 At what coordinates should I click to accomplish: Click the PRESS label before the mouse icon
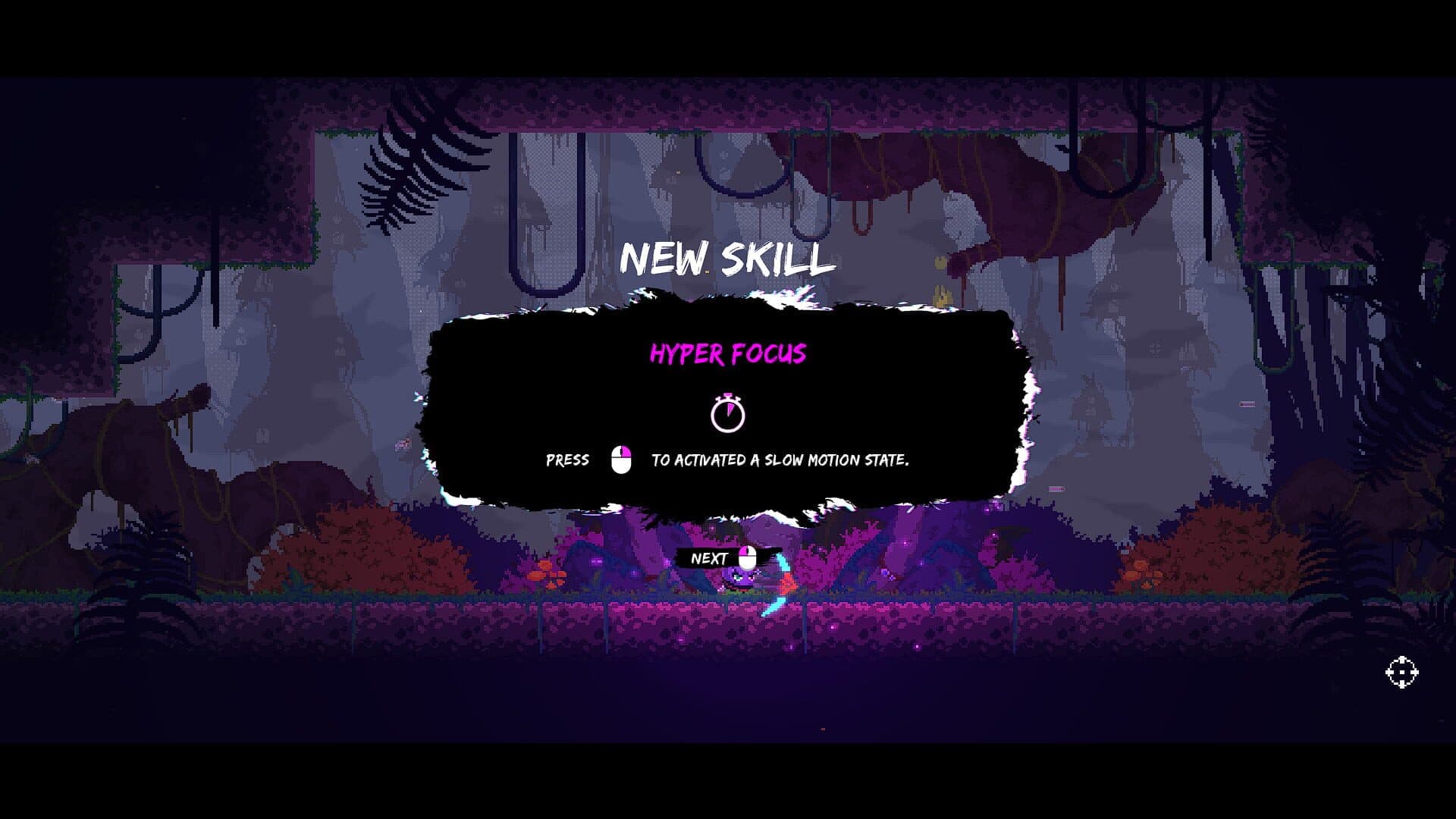566,460
